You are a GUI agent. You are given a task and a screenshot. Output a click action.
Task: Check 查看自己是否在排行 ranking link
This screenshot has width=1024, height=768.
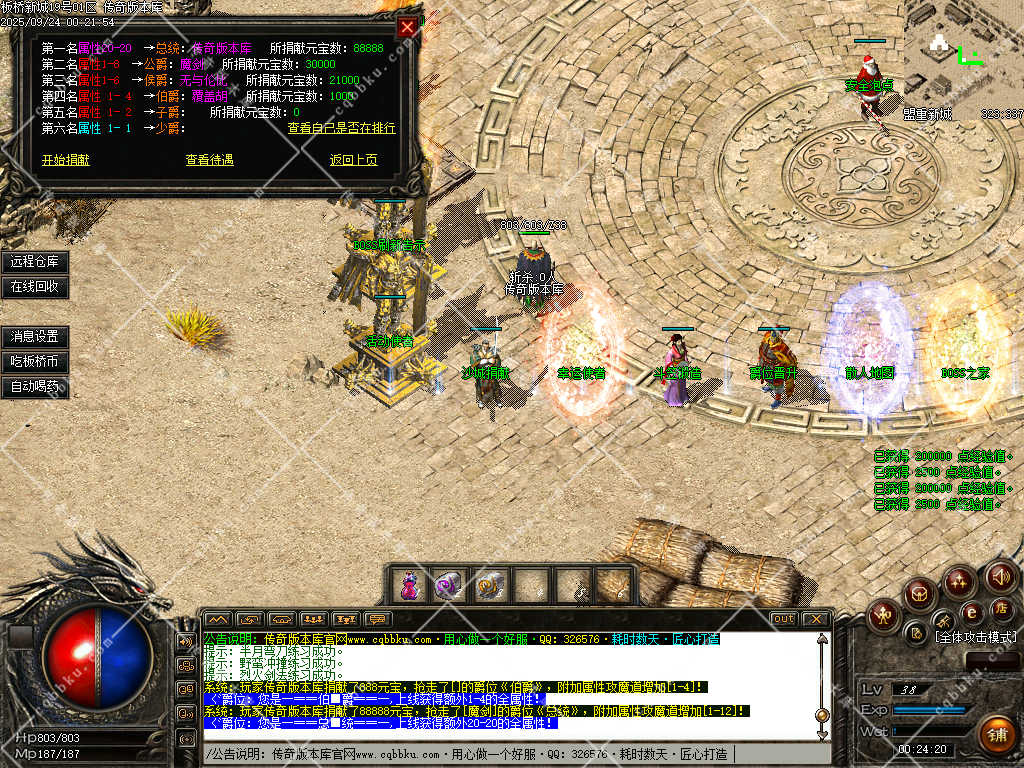[341, 128]
